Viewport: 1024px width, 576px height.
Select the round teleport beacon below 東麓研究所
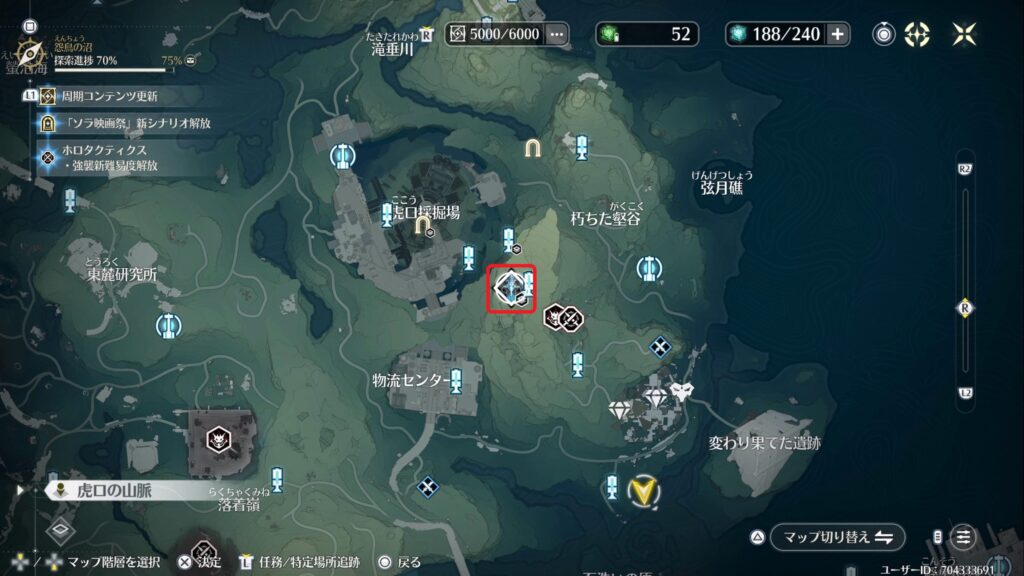click(168, 325)
